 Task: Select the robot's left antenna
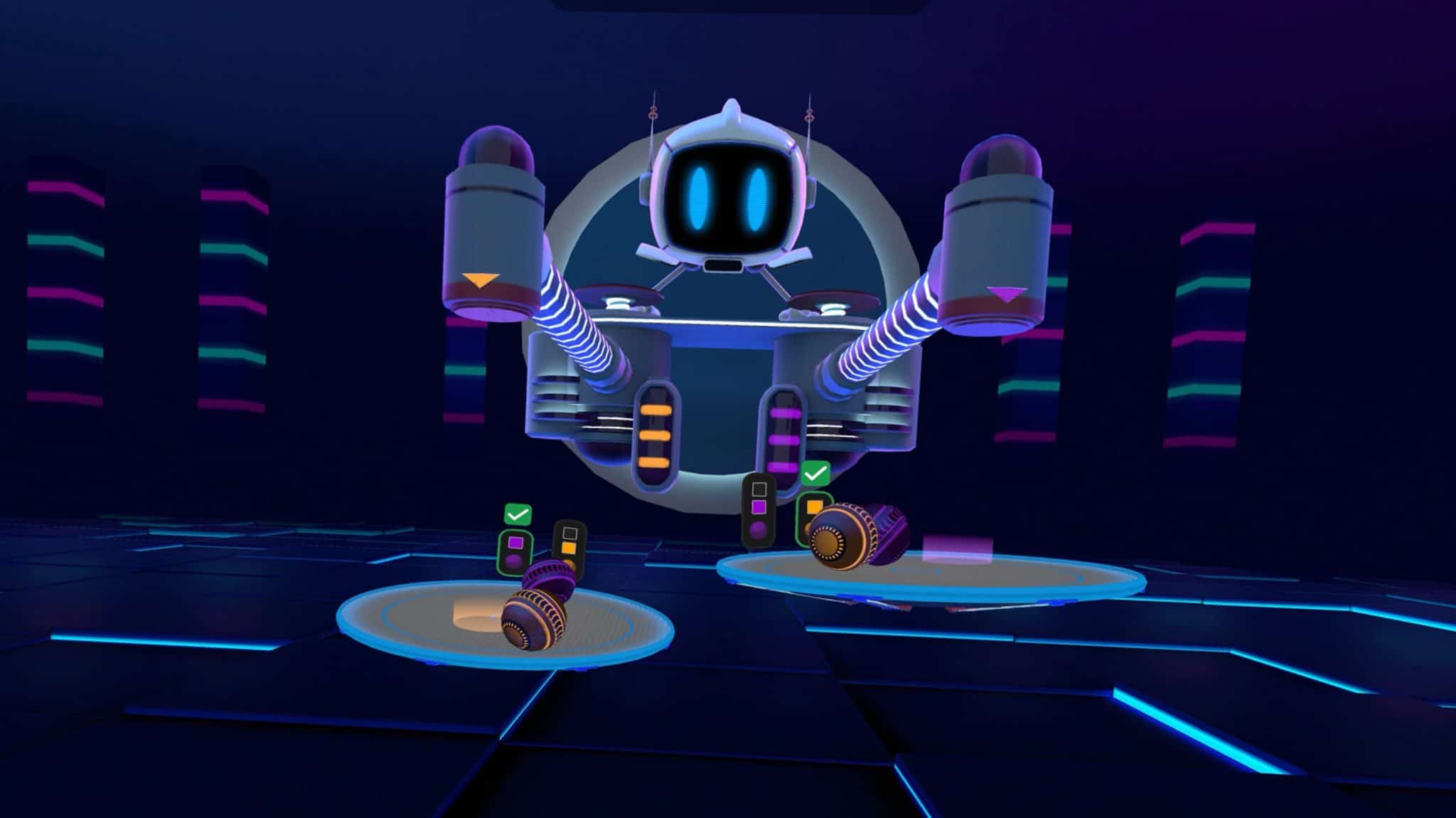coord(652,114)
